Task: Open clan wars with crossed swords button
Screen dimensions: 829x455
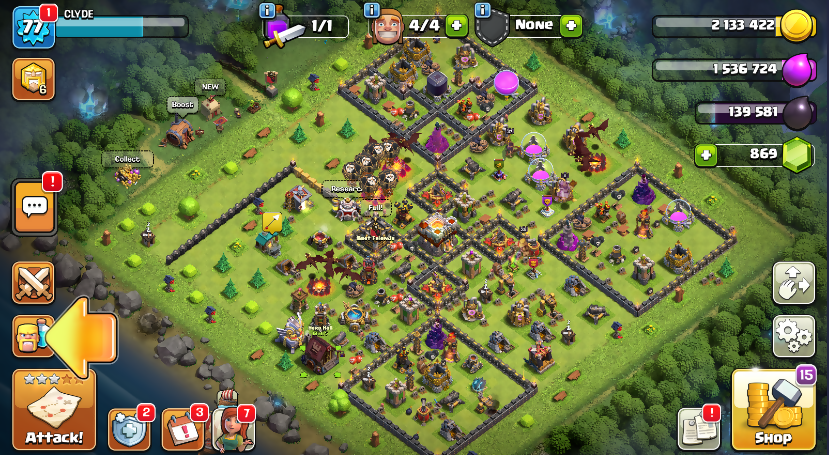Action: click(x=33, y=282)
